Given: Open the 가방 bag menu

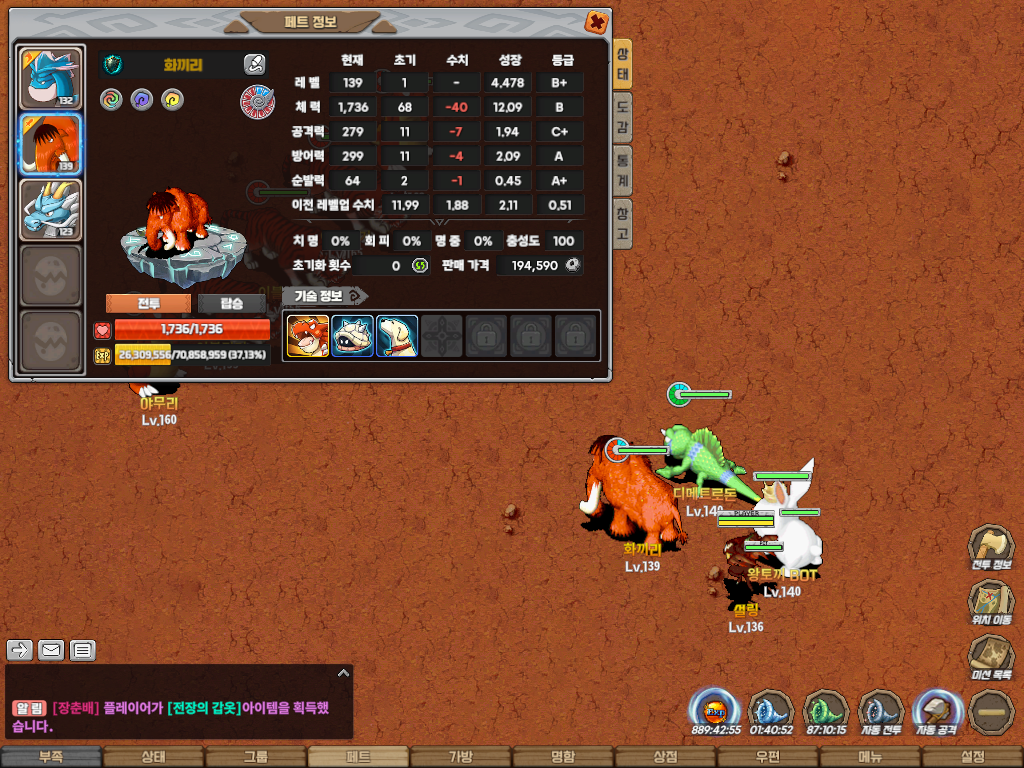Looking at the screenshot, I should point(460,757).
